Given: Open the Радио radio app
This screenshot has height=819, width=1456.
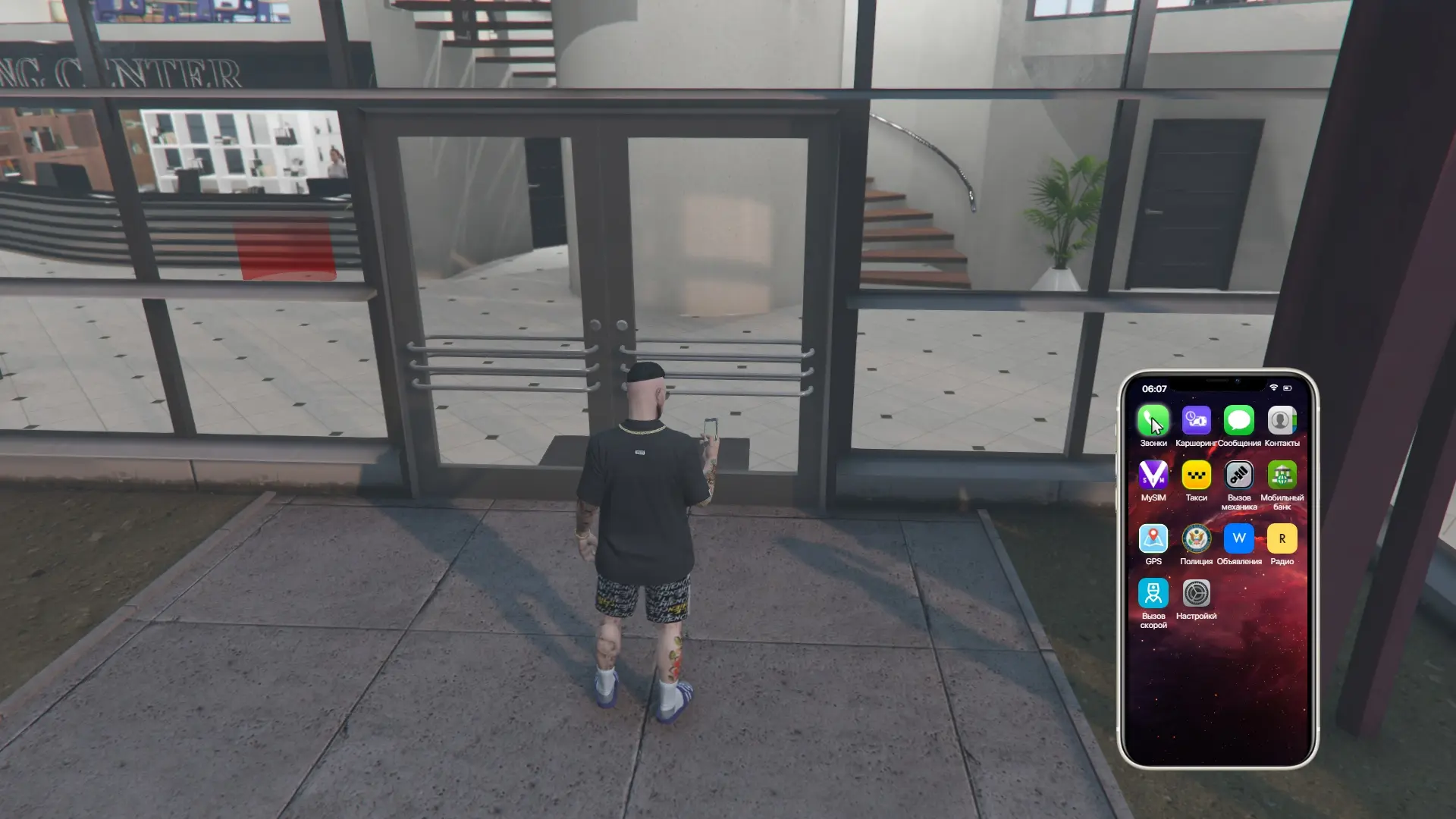Looking at the screenshot, I should (x=1283, y=540).
